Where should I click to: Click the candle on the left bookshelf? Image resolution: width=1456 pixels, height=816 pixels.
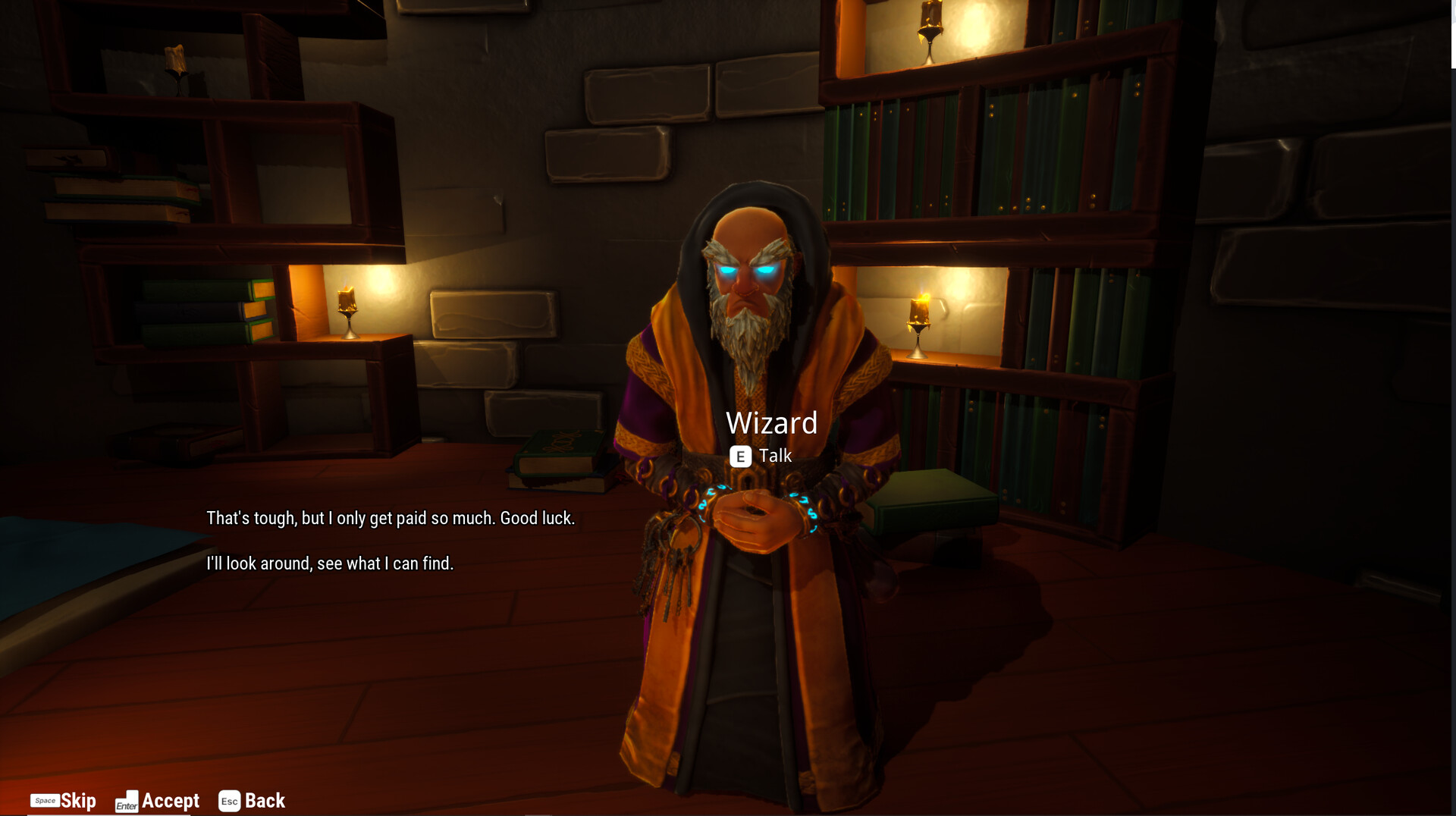click(x=347, y=312)
